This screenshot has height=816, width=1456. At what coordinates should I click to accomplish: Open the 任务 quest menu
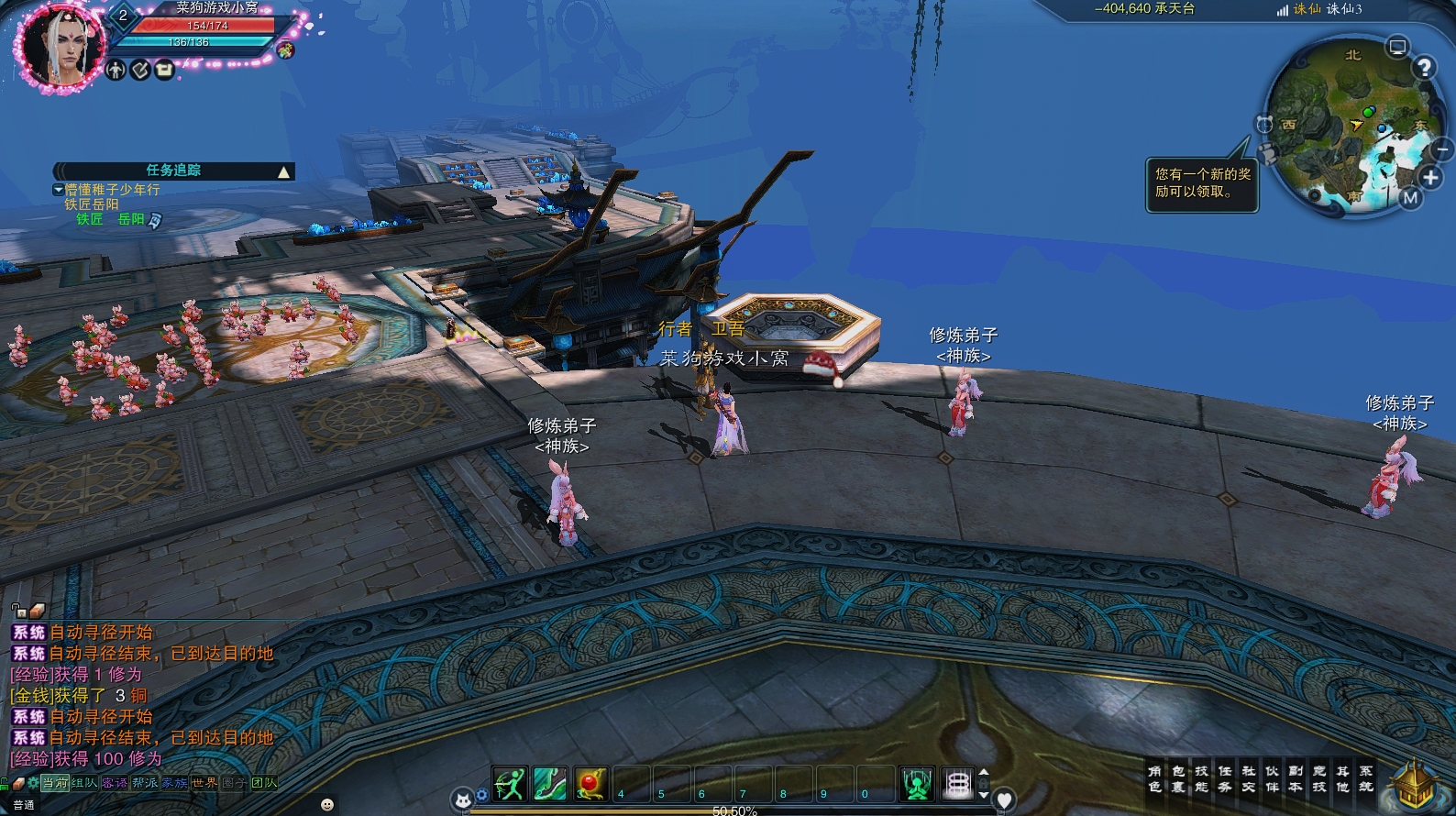[x=1225, y=779]
